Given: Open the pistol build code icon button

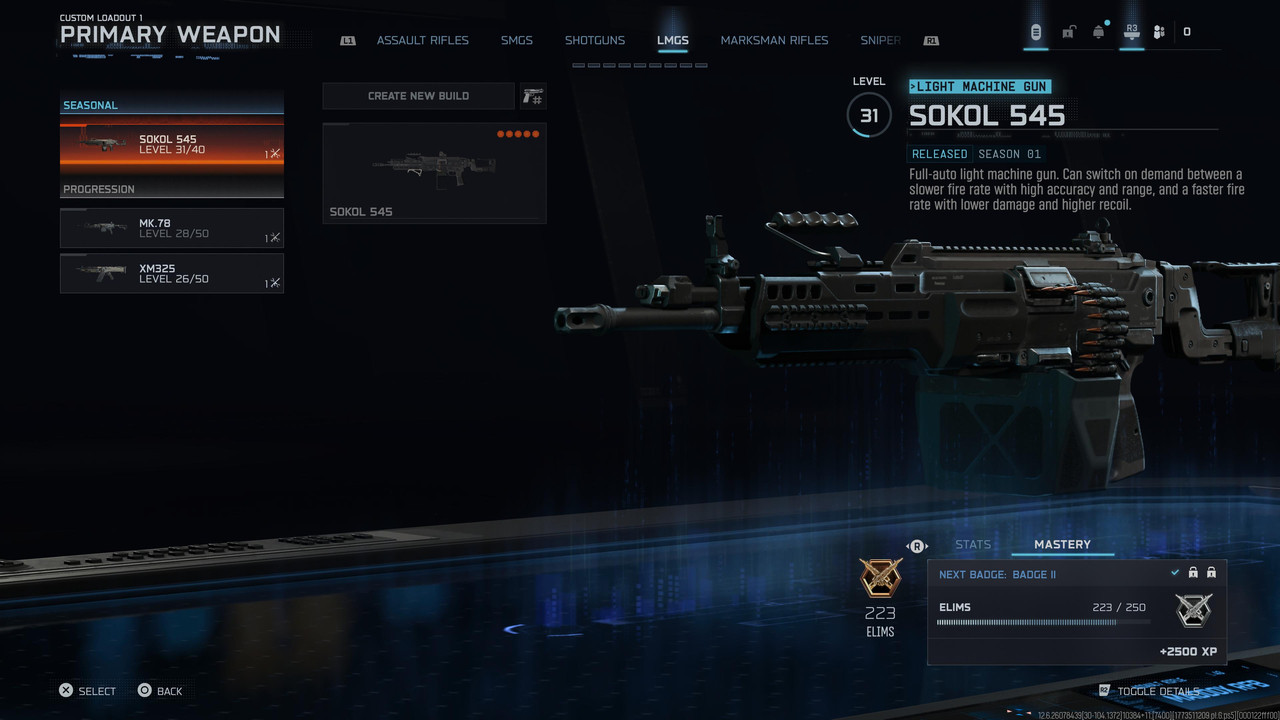Looking at the screenshot, I should [x=533, y=96].
